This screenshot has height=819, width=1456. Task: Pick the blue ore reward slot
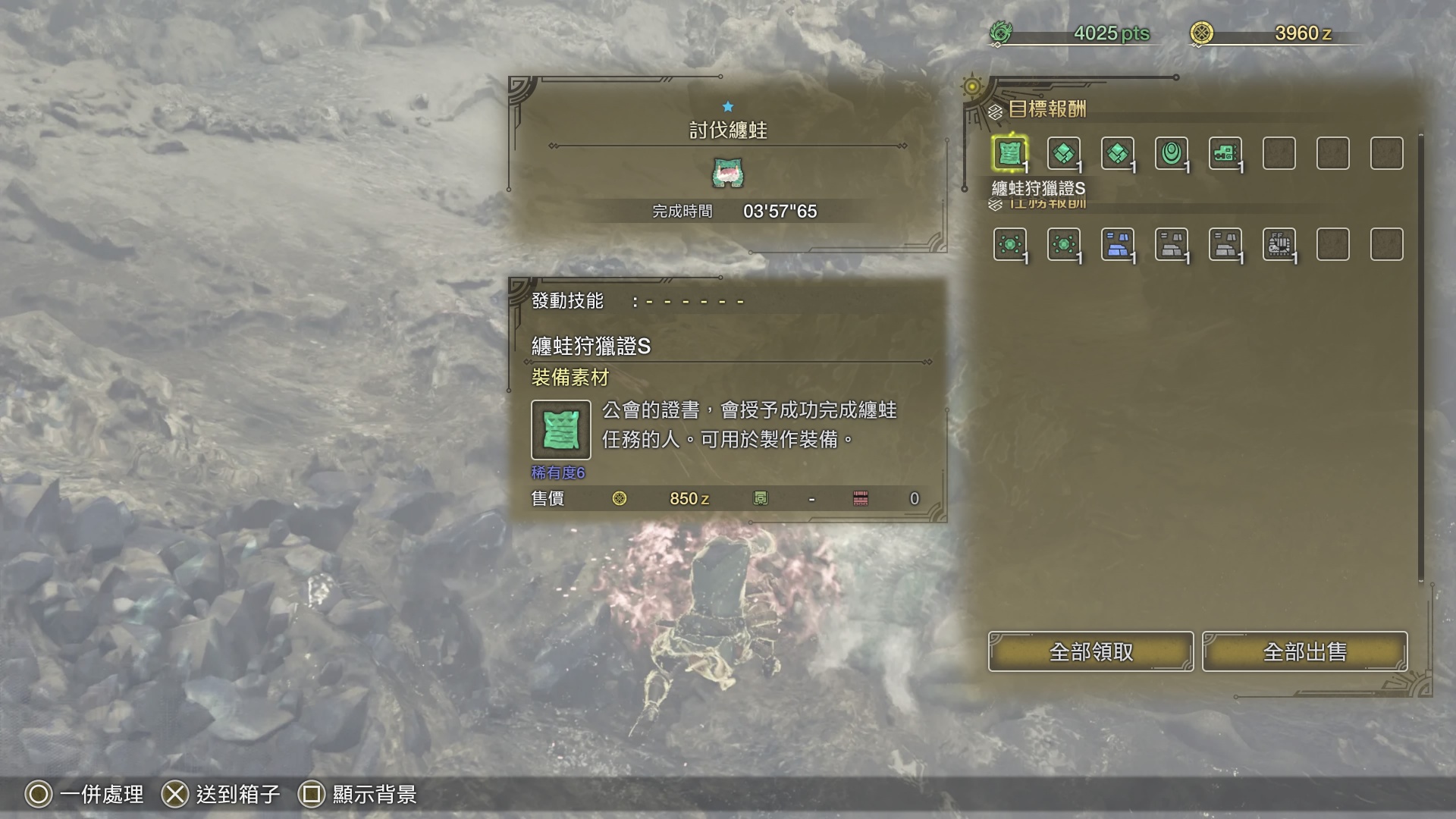pyautogui.click(x=1117, y=244)
